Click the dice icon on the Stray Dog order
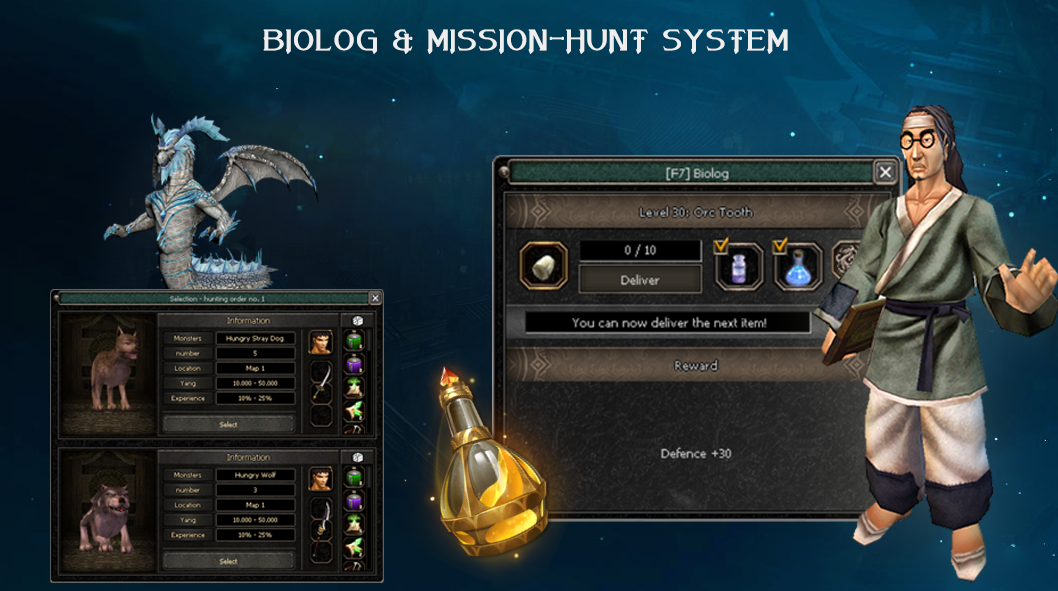The width and height of the screenshot is (1058, 591). coord(357,320)
